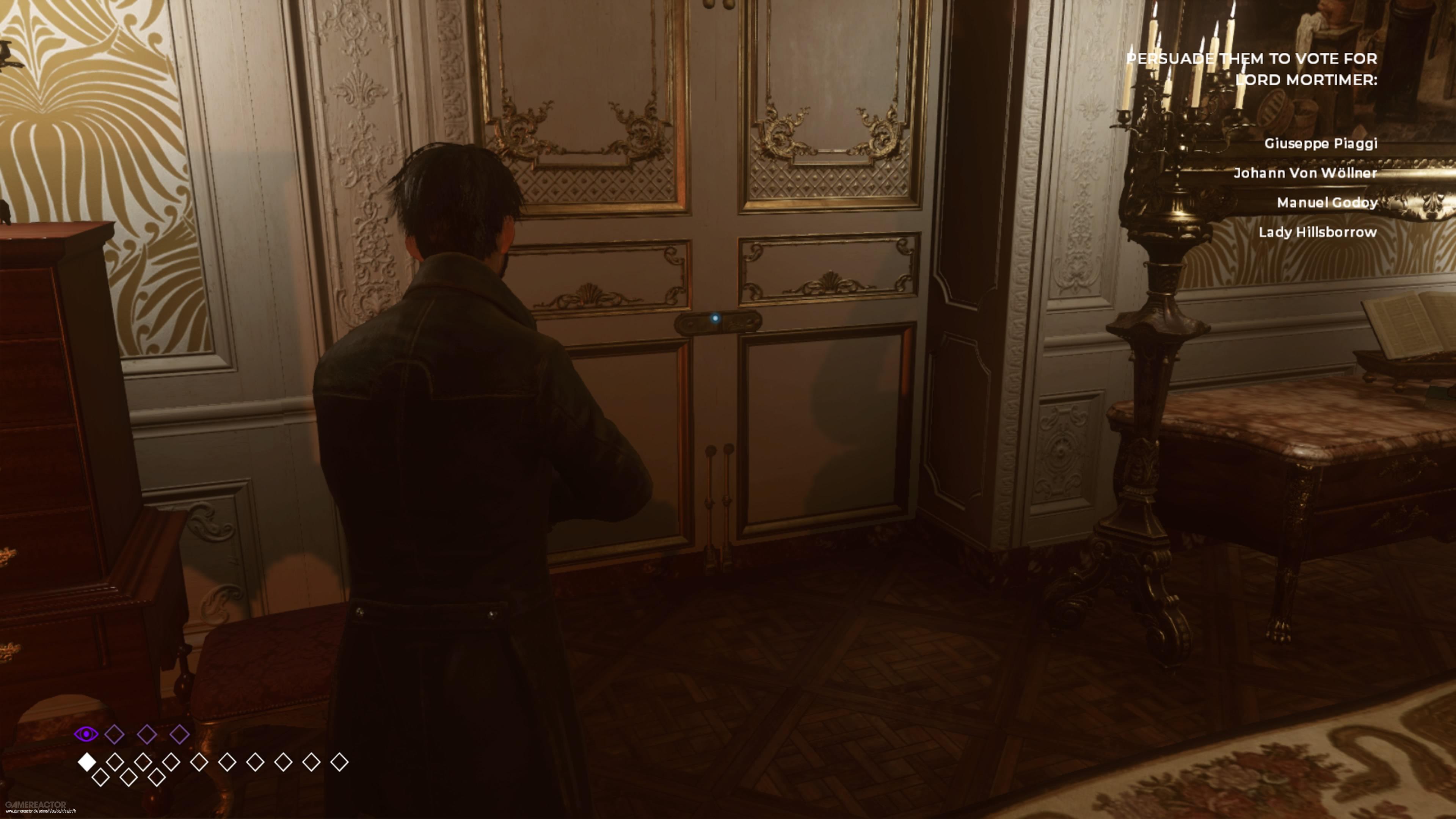1456x819 pixels.
Task: Click Manuel Godoy in the objective tracker
Action: (1326, 202)
